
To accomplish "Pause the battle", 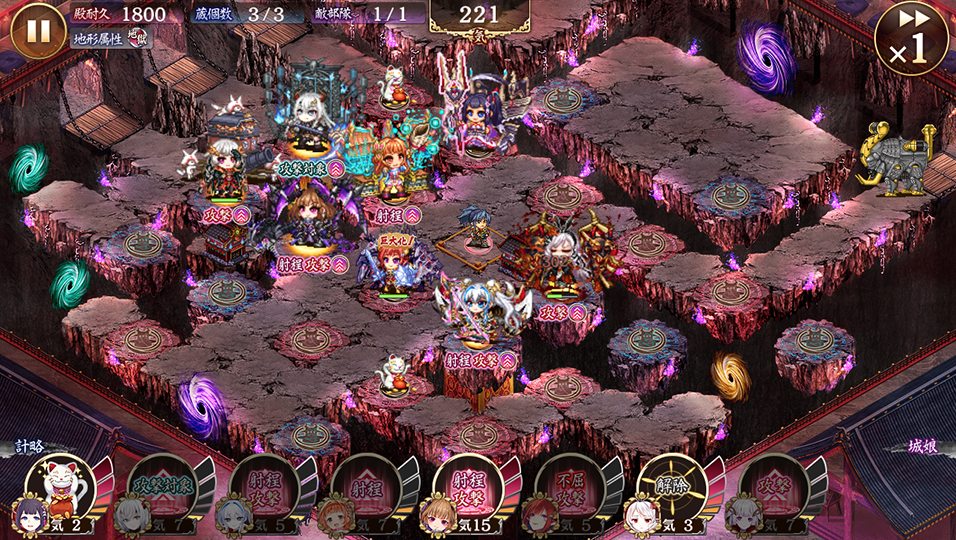I will (38, 31).
